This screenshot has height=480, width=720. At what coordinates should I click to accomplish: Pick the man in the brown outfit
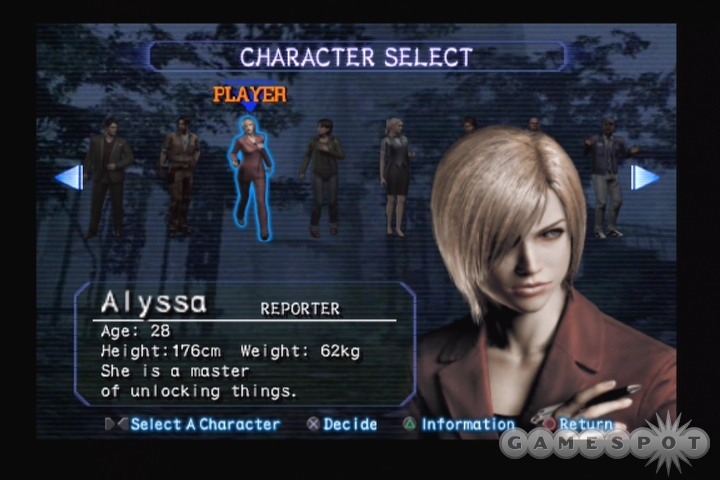tap(180, 175)
